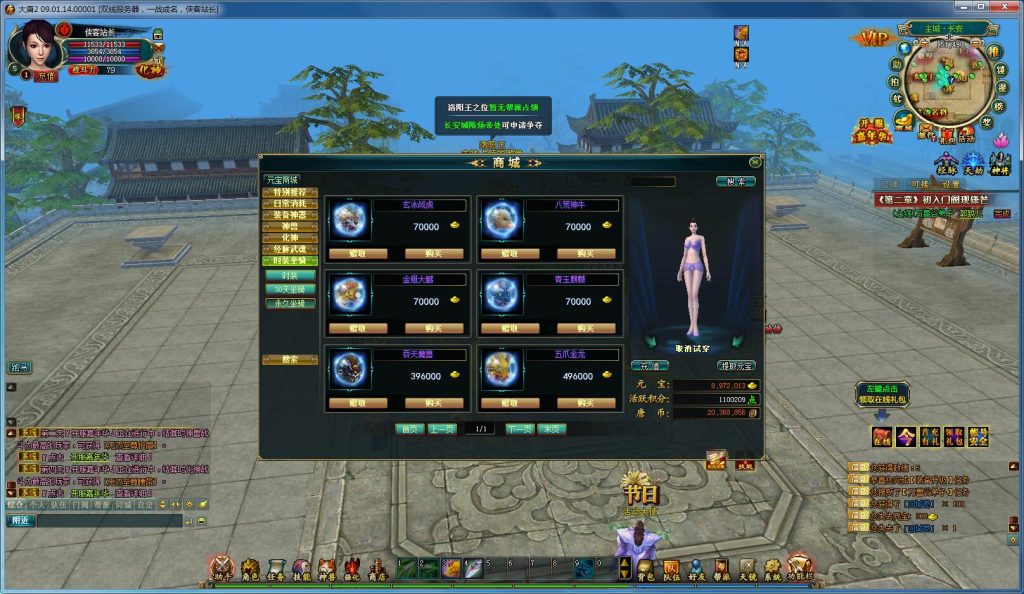Select the 永久坐骑 subcategory

point(290,302)
